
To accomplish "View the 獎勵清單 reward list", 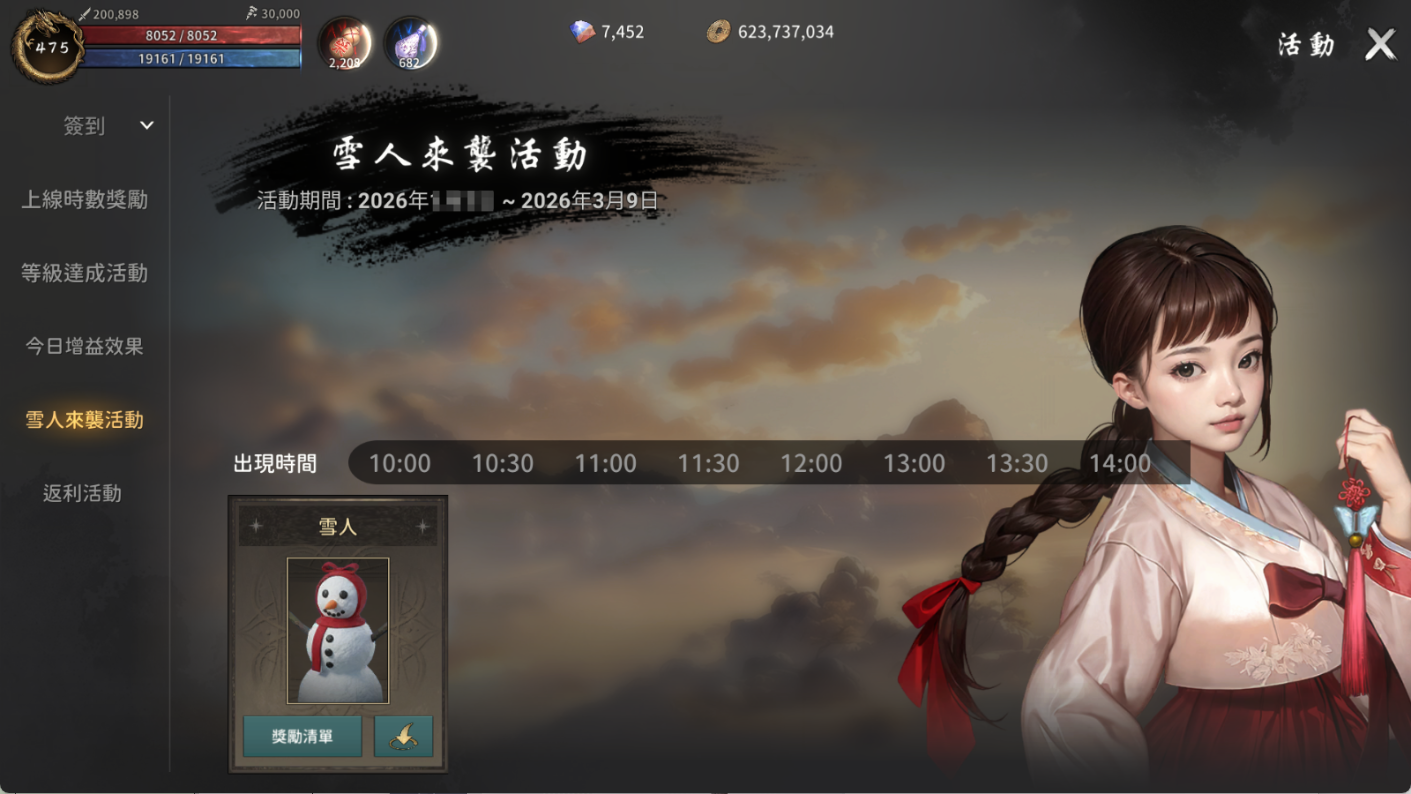I will coord(302,737).
